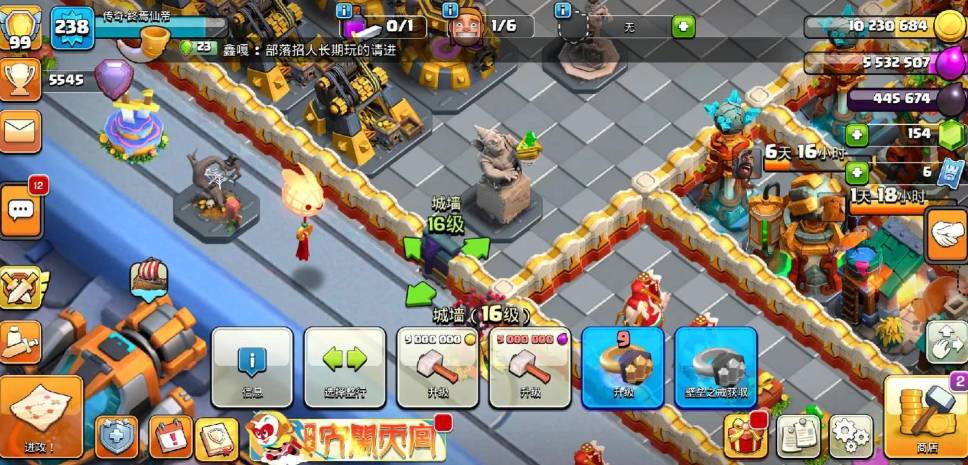The height and width of the screenshot is (465, 968).
Task: Open the red calendar events icon
Action: (x=170, y=437)
